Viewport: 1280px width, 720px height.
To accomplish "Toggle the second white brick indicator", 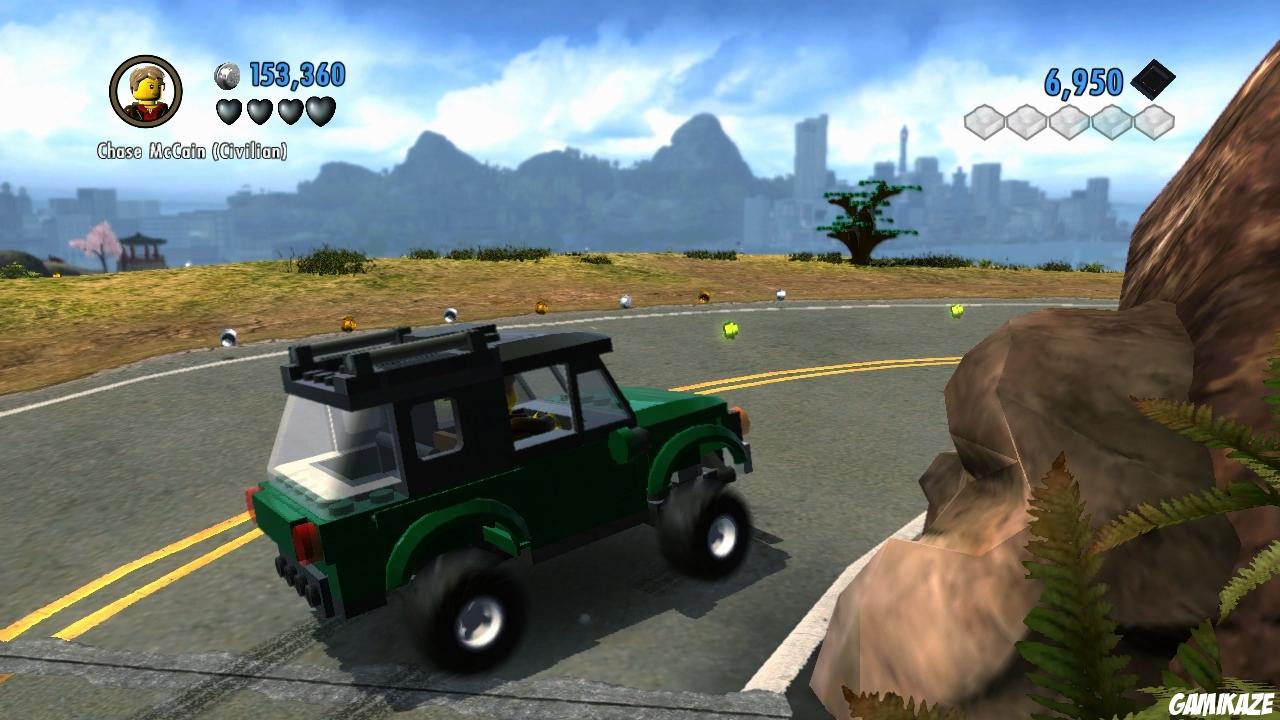I will [x=1027, y=122].
